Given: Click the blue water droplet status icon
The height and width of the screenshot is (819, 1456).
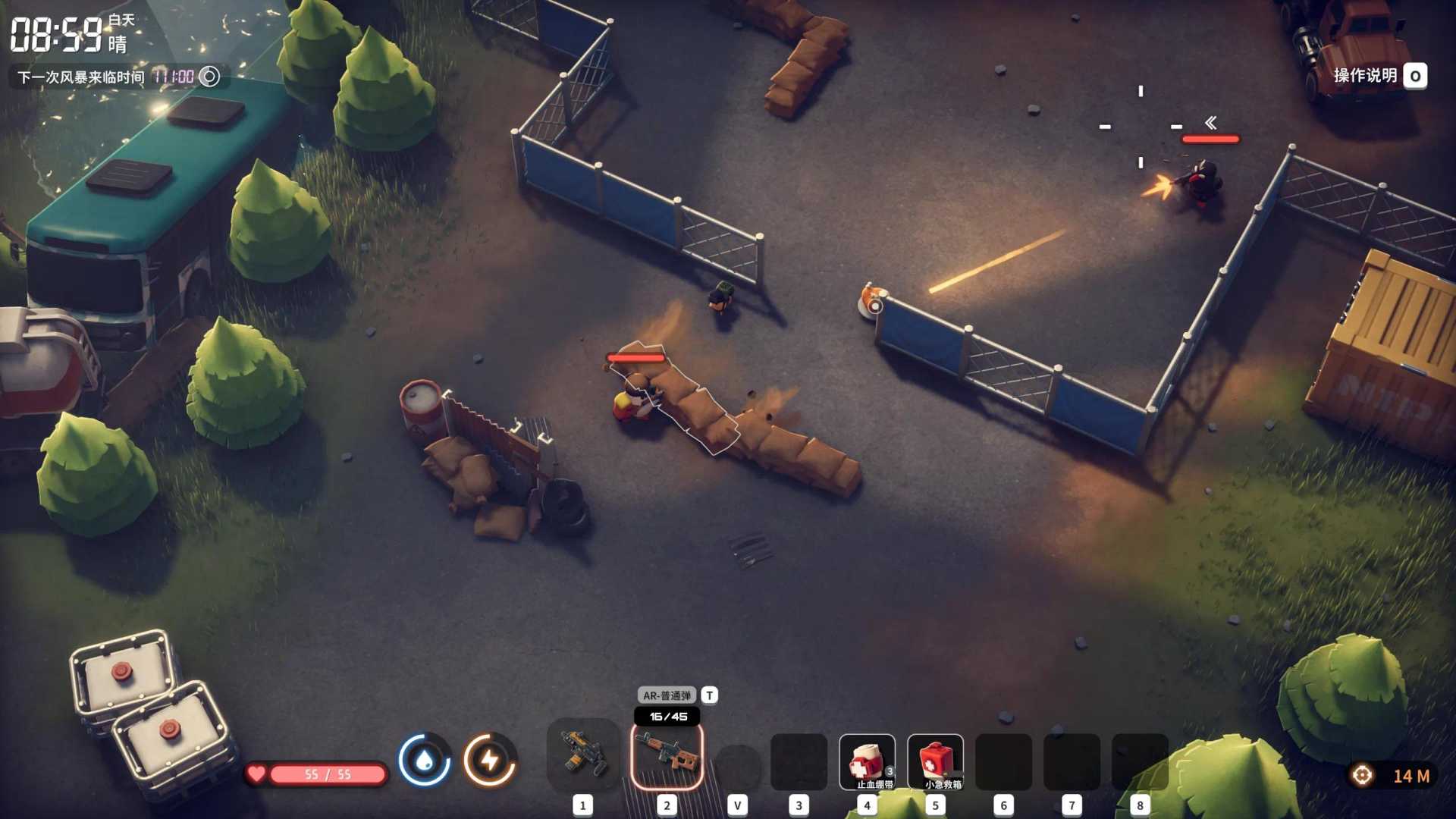Looking at the screenshot, I should [x=425, y=758].
